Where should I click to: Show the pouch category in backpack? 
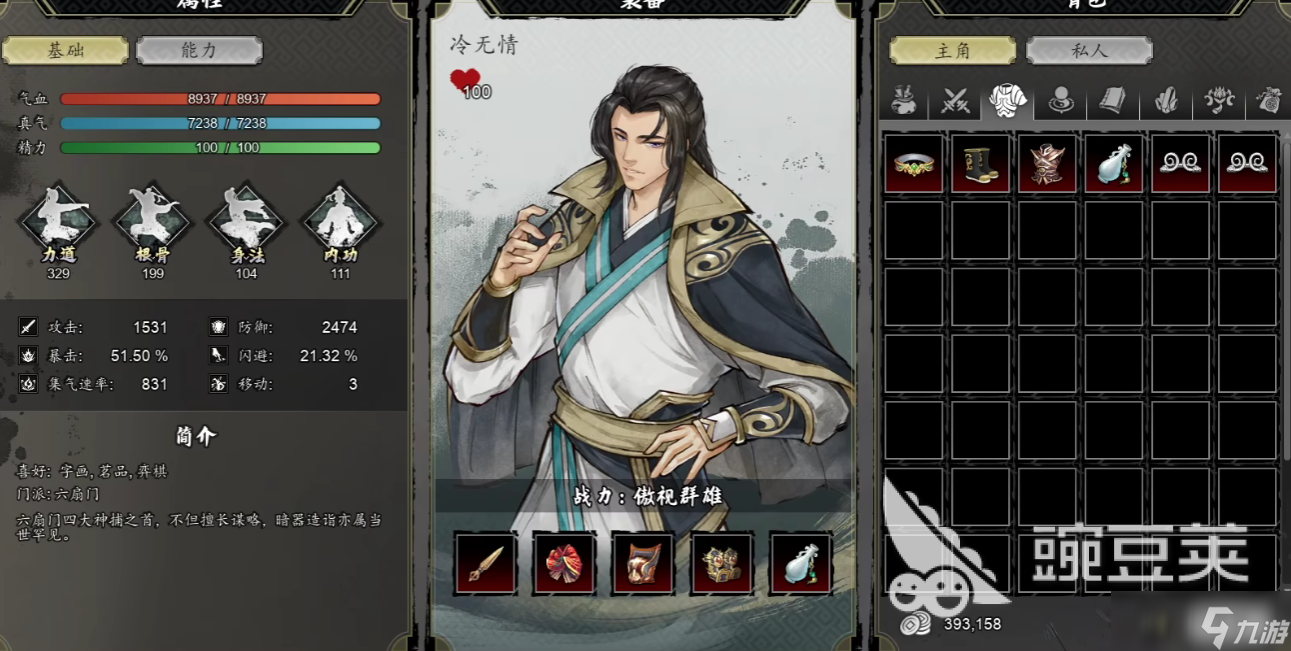pos(904,100)
